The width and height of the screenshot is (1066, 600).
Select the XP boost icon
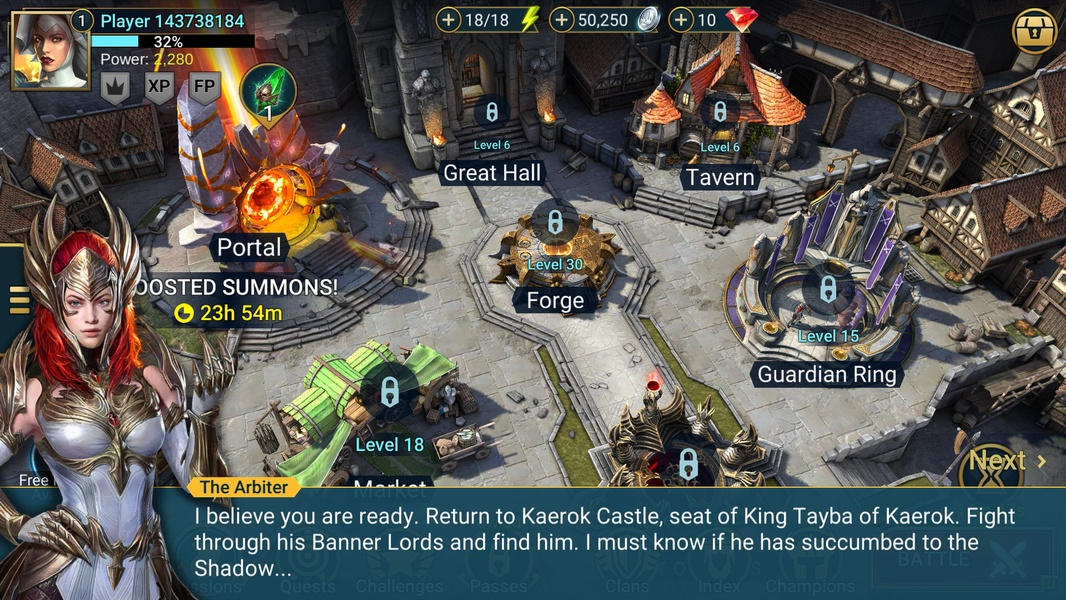pyautogui.click(x=159, y=87)
